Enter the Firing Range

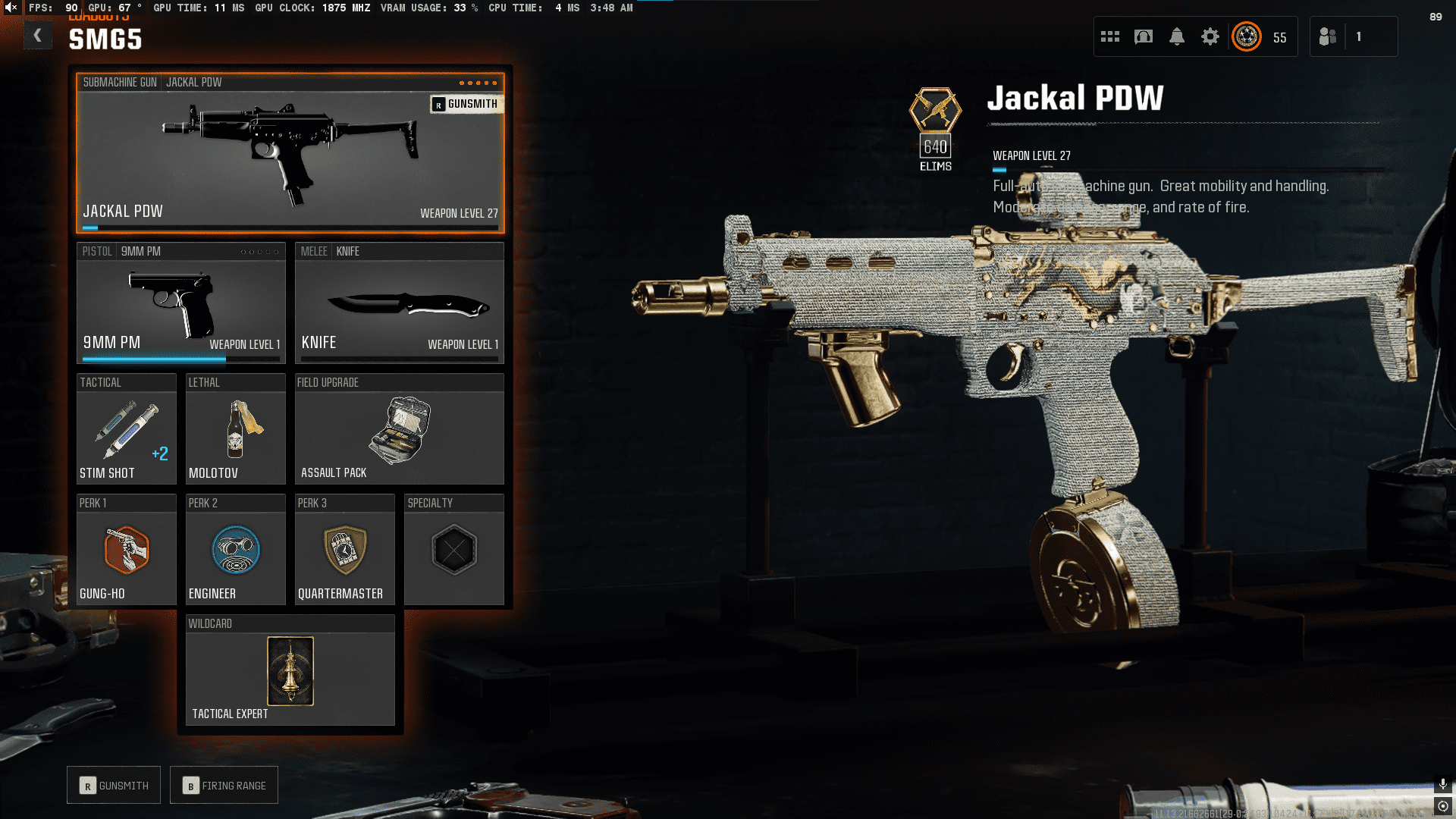coord(224,786)
